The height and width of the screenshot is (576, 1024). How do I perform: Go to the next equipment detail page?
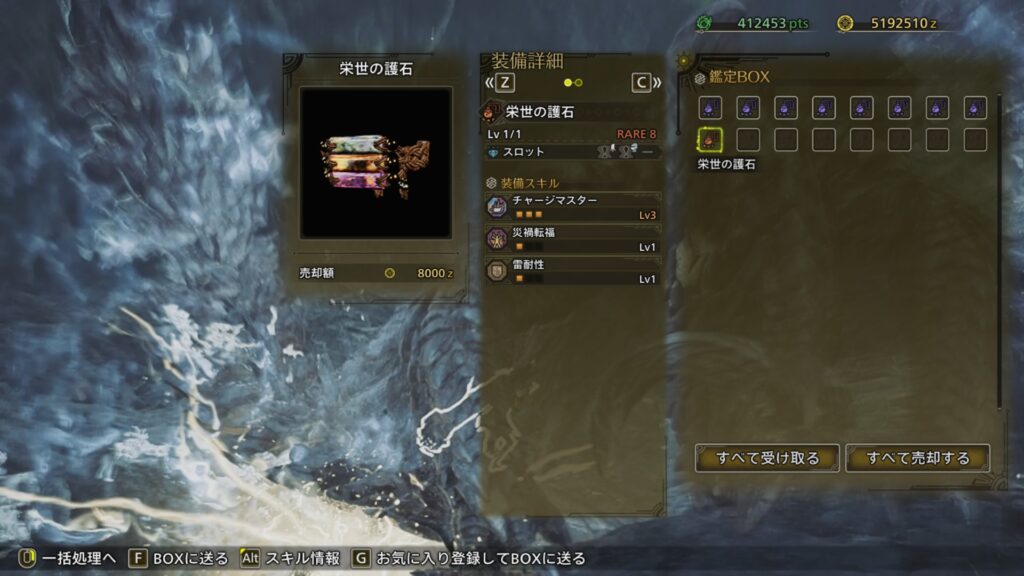(643, 83)
